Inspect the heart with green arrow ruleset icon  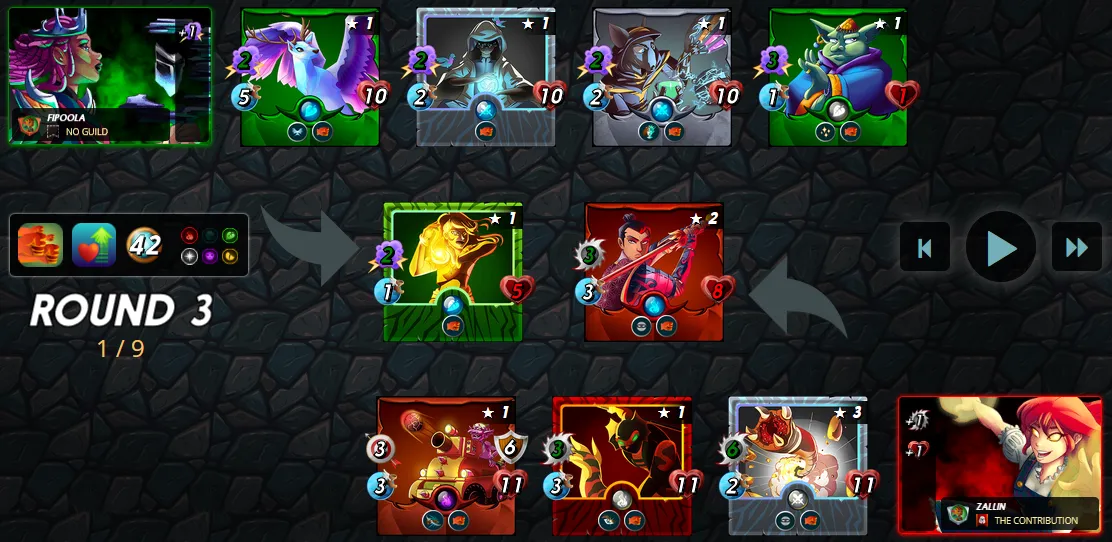[94, 245]
